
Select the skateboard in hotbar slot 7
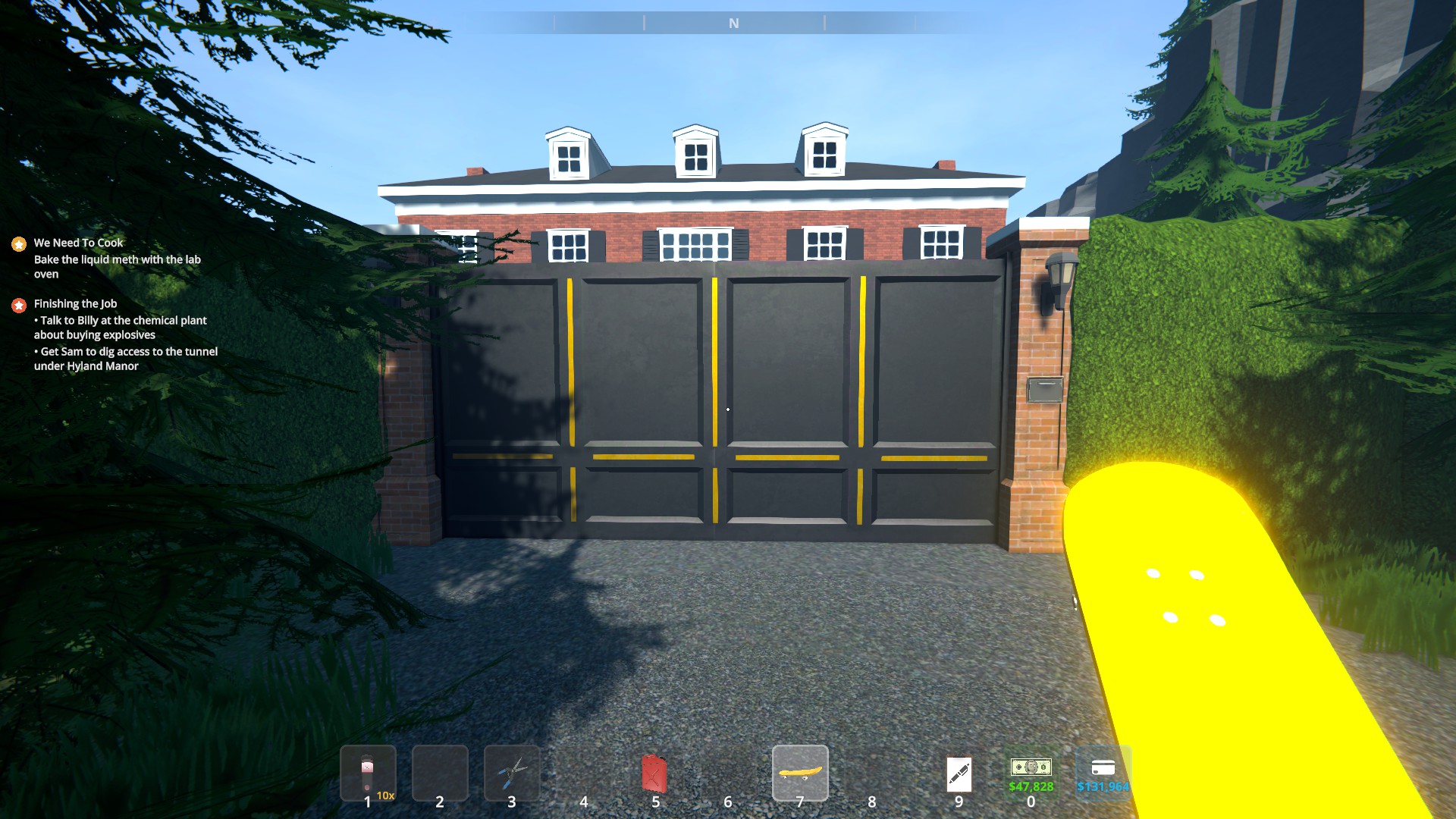click(800, 772)
